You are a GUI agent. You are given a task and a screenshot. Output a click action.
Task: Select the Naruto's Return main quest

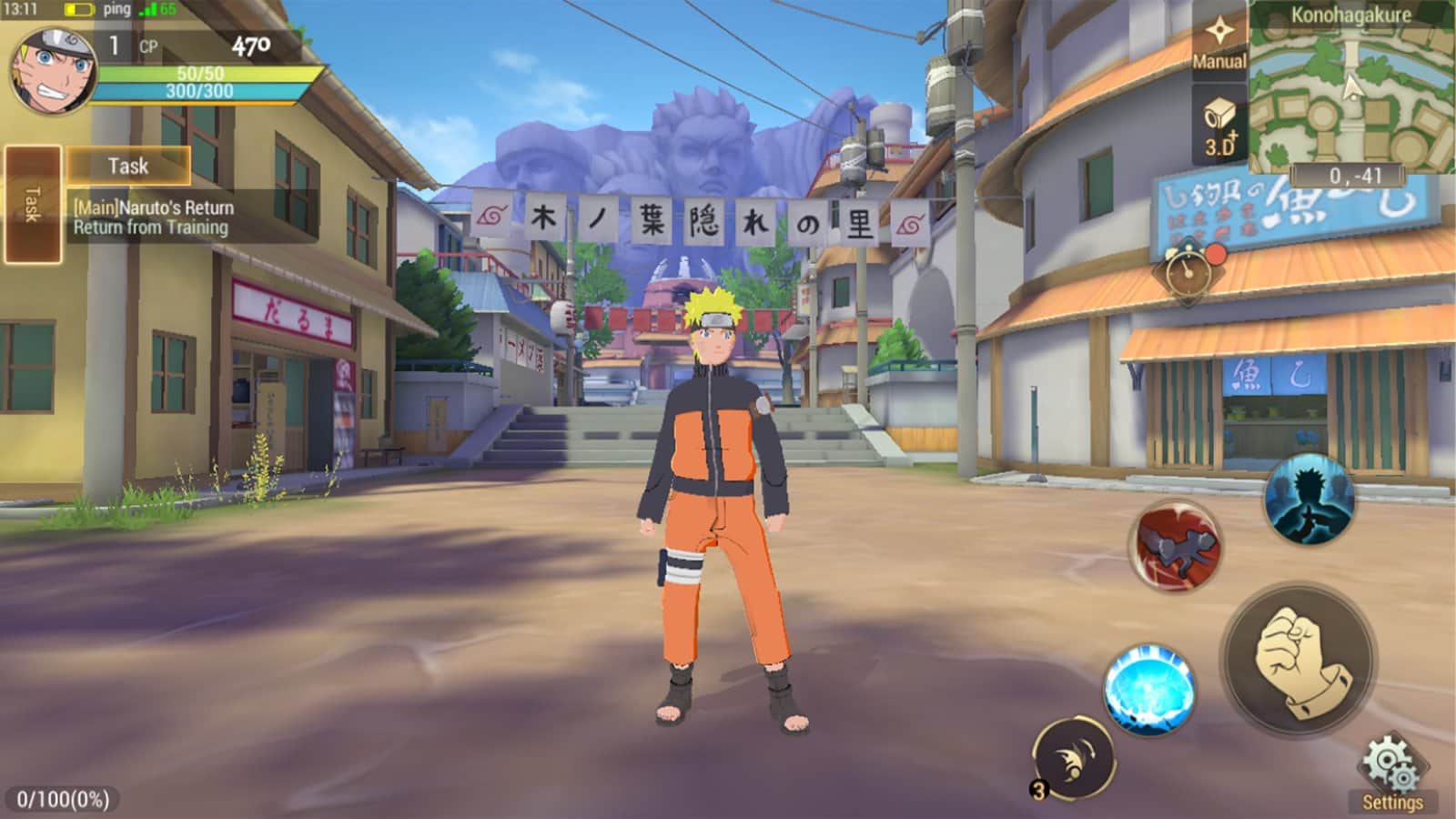[x=155, y=217]
